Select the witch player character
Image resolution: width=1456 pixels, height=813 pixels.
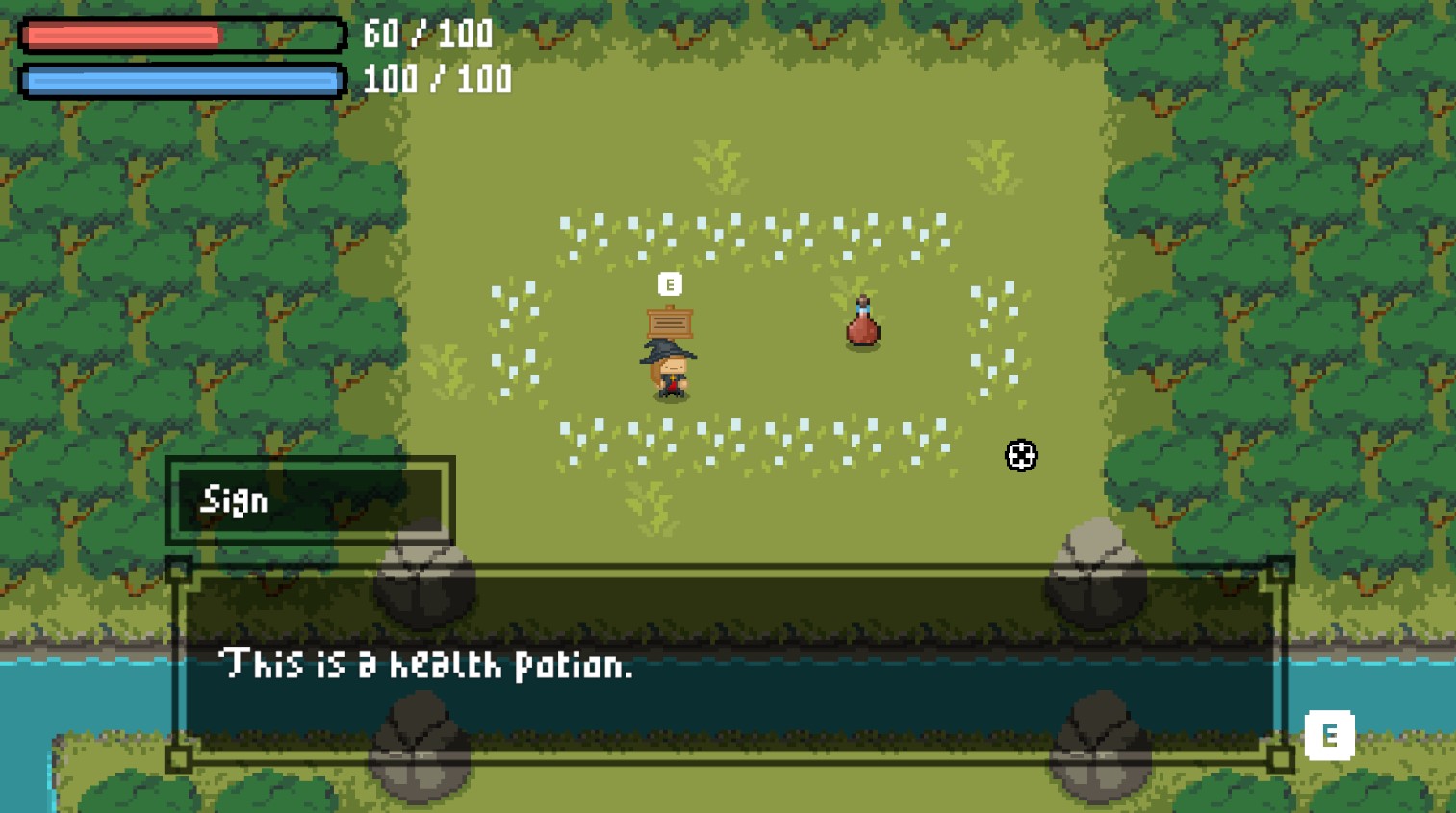[x=669, y=370]
